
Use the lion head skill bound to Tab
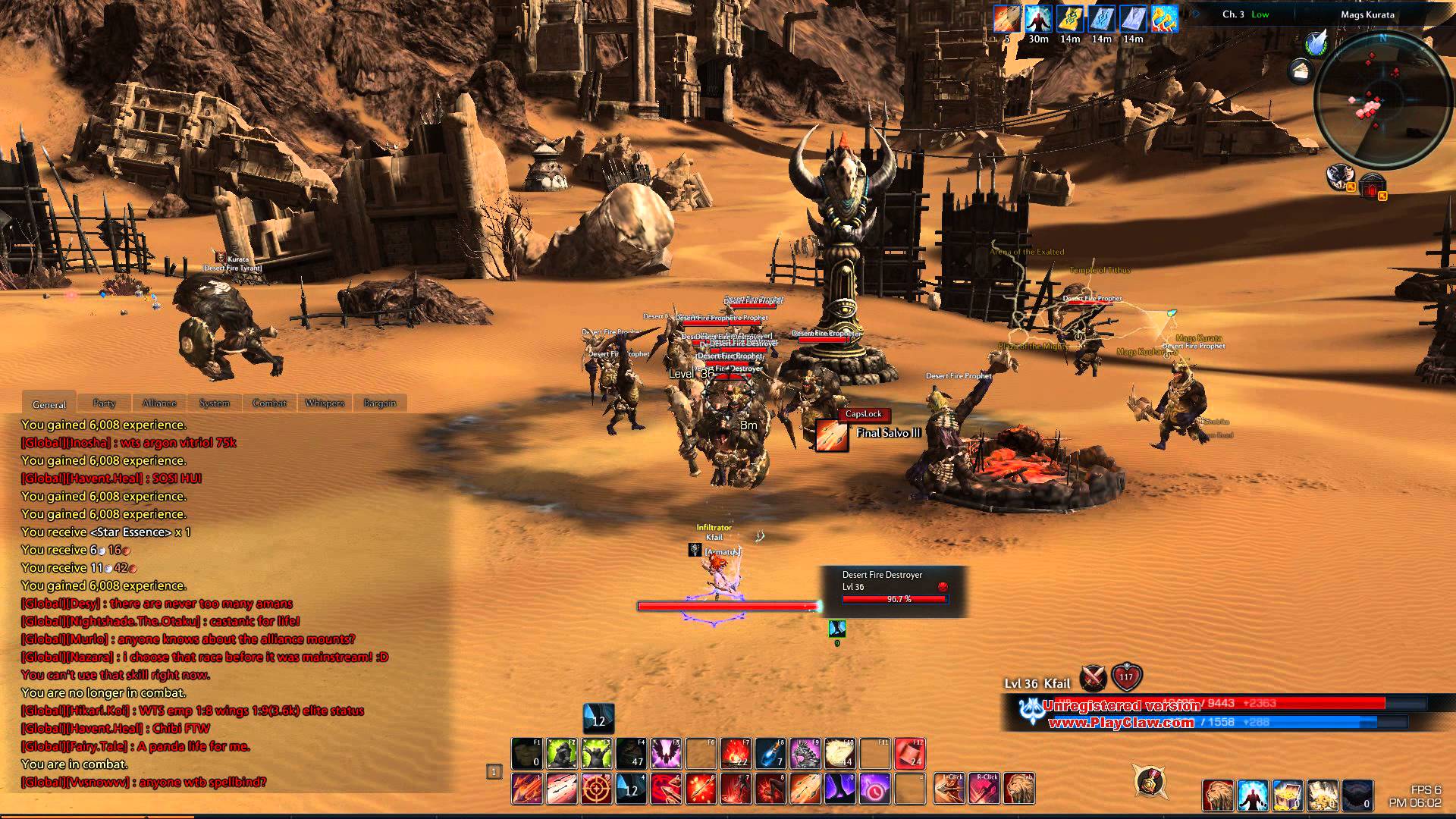(1018, 789)
